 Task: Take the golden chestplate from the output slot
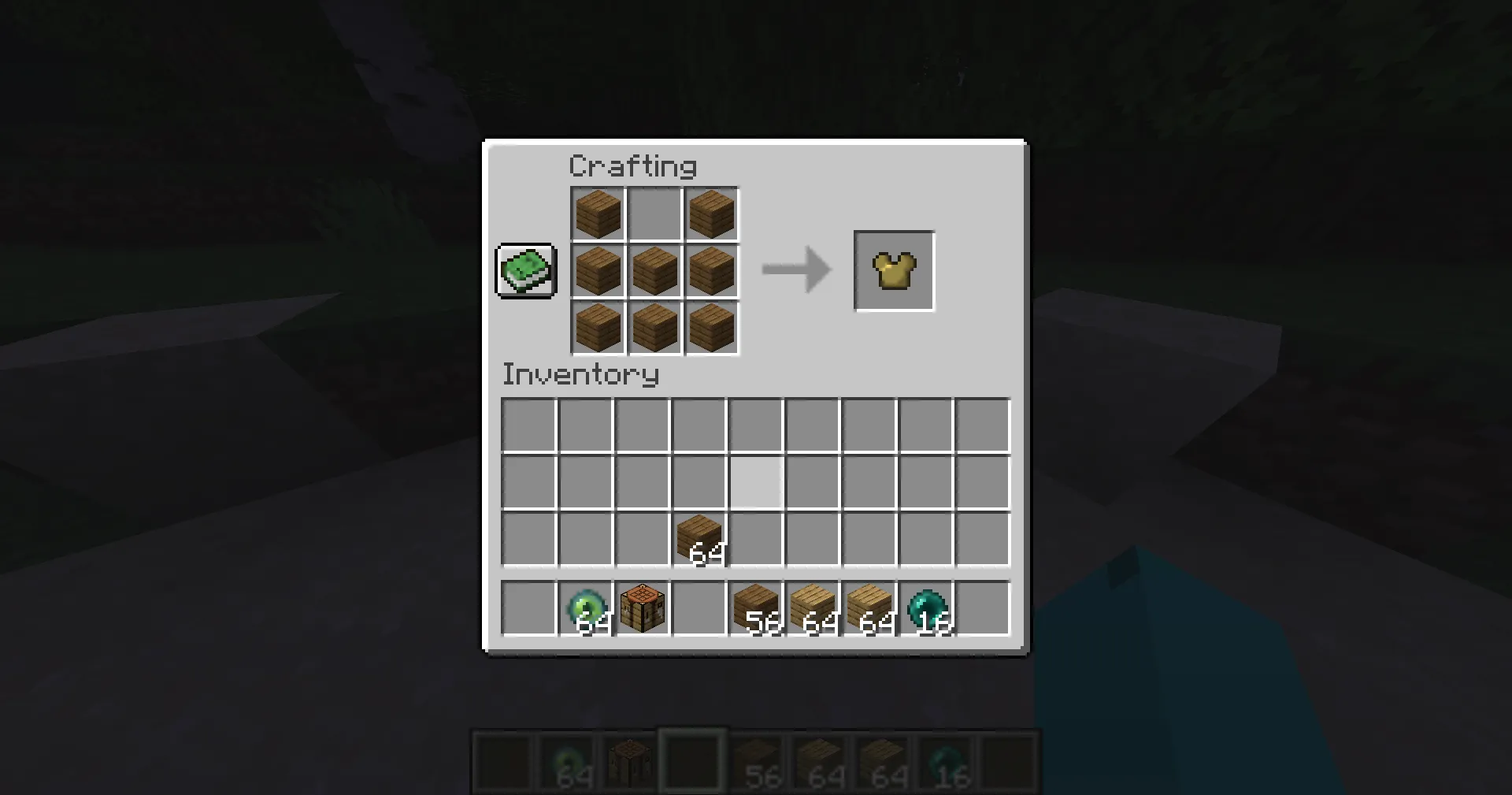(894, 270)
